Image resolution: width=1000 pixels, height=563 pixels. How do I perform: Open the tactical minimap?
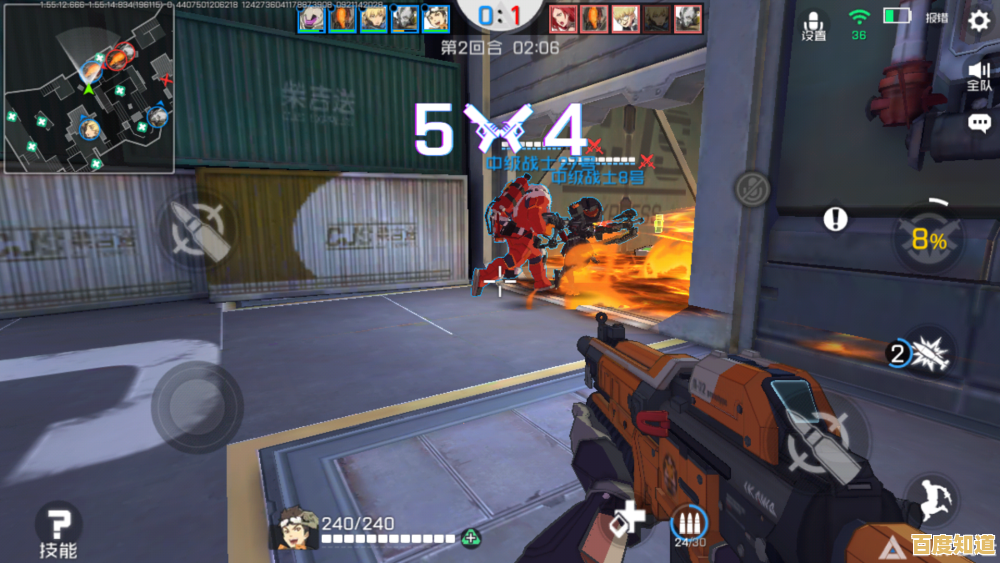(x=89, y=88)
